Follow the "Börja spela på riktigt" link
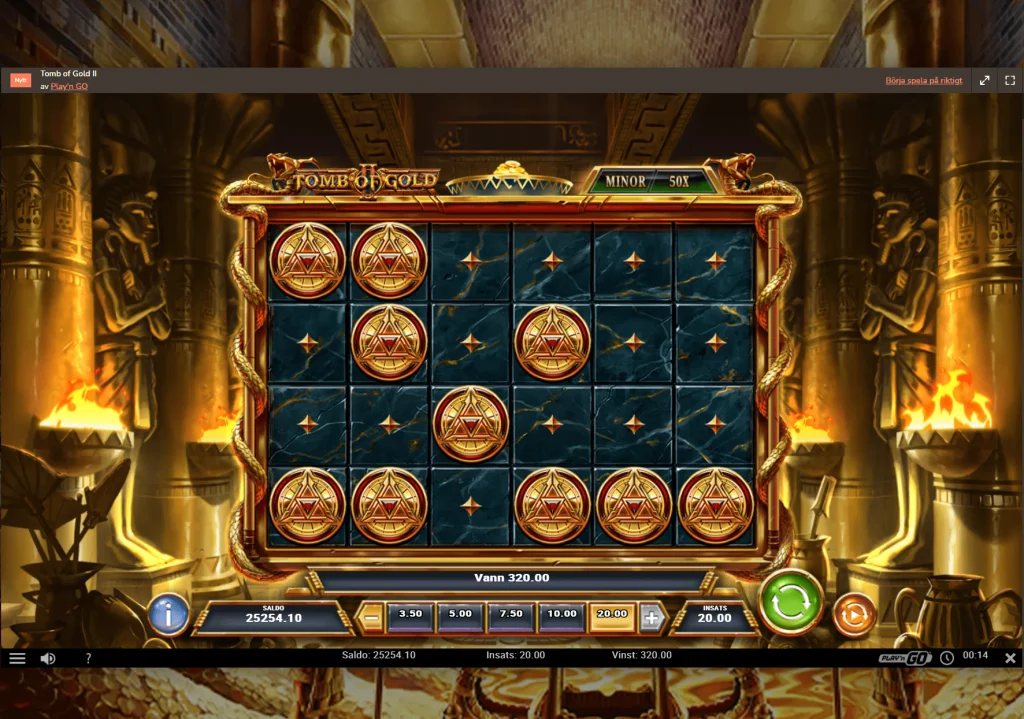 pos(924,80)
